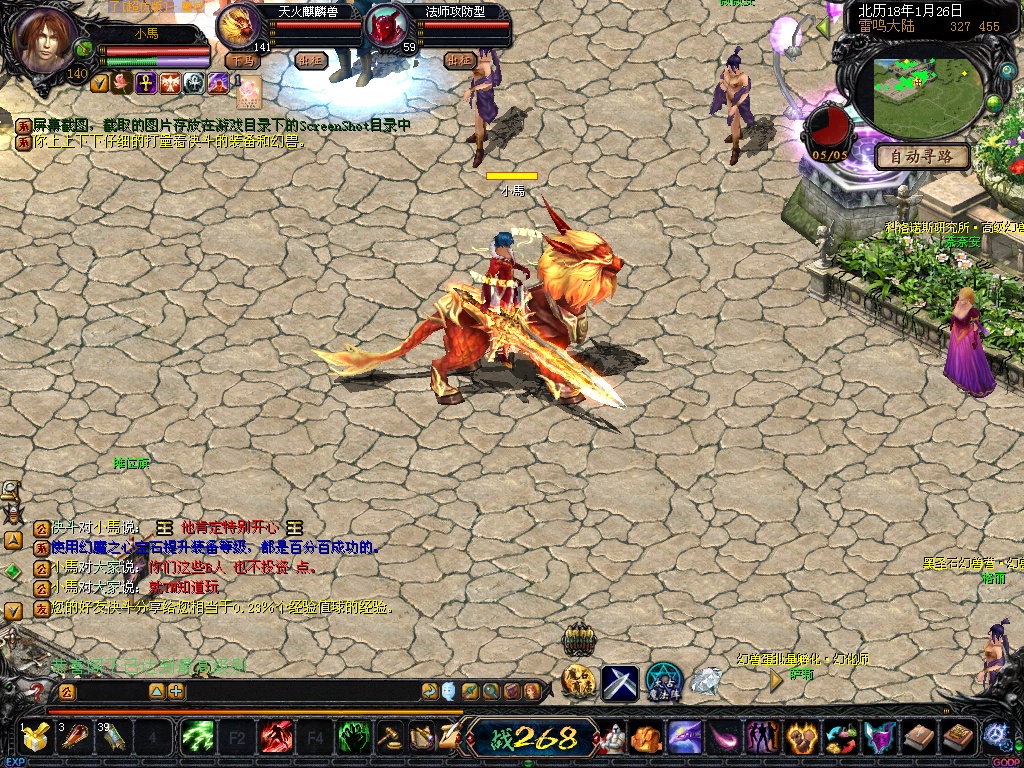Open the 魔法阵 magic circle icon
Viewport: 1024px width, 768px height.
point(663,681)
